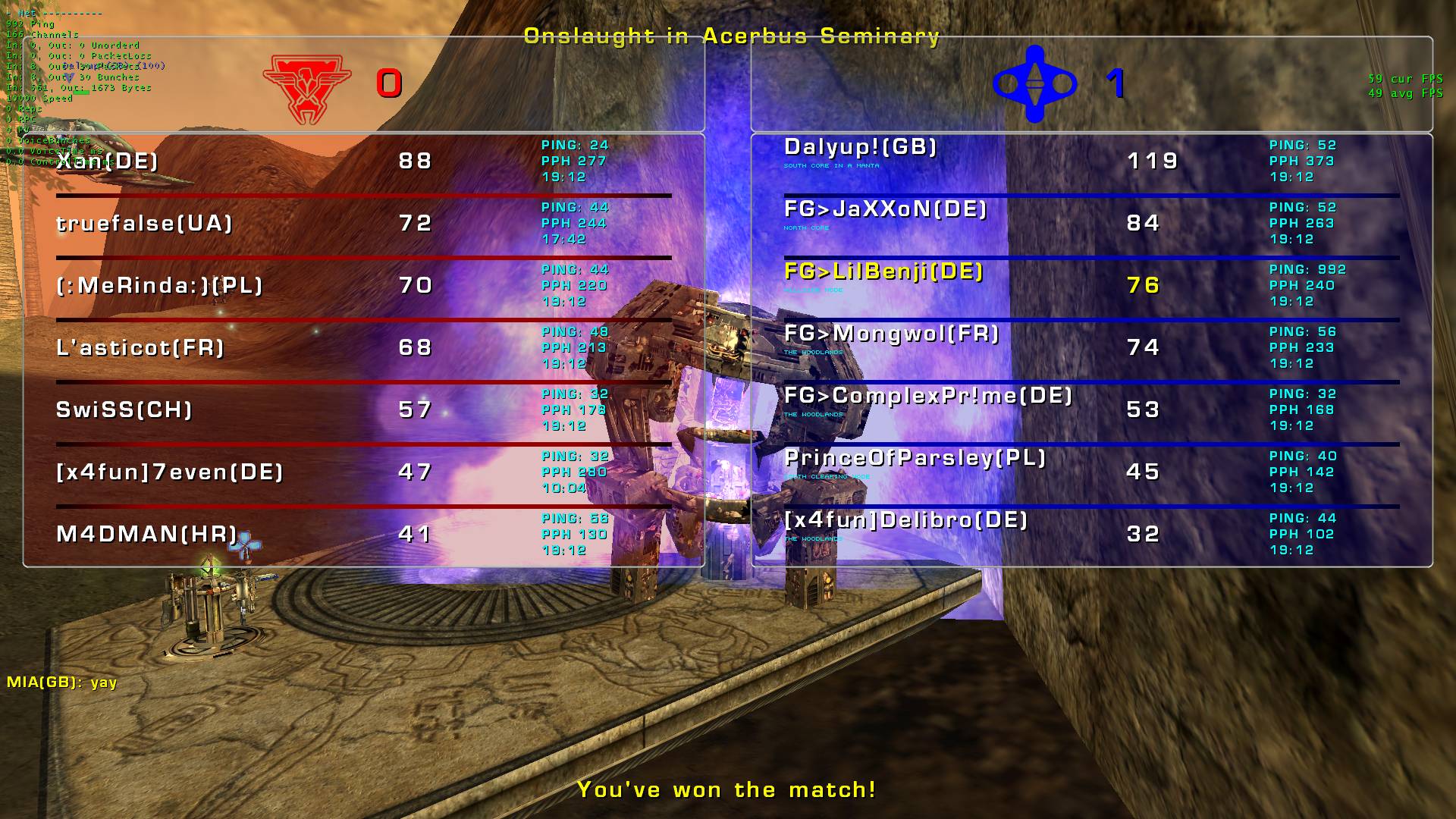
Task: Select the truefalse(UA) scoreboard row
Action: click(x=144, y=224)
